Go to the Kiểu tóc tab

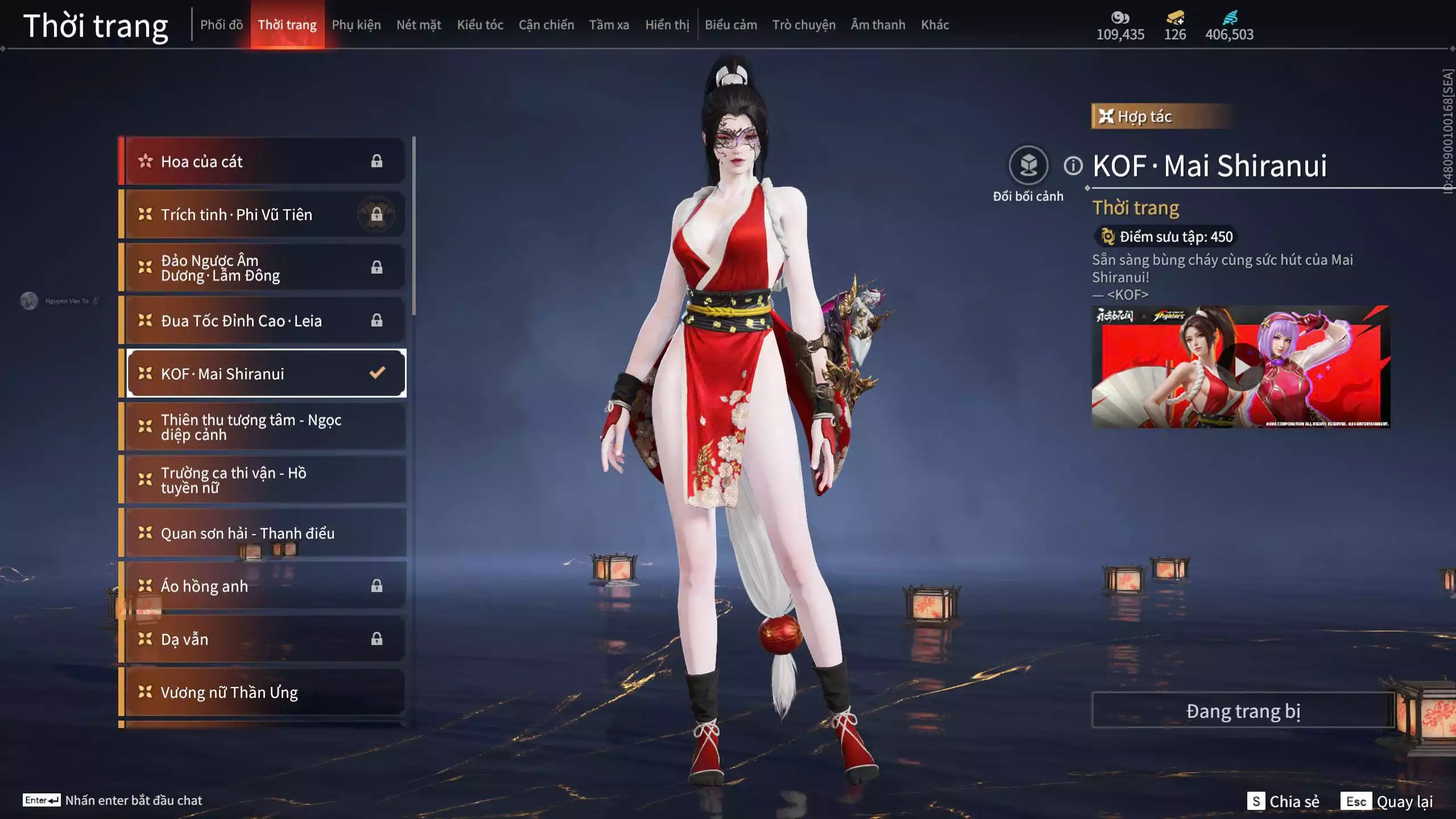click(x=480, y=25)
